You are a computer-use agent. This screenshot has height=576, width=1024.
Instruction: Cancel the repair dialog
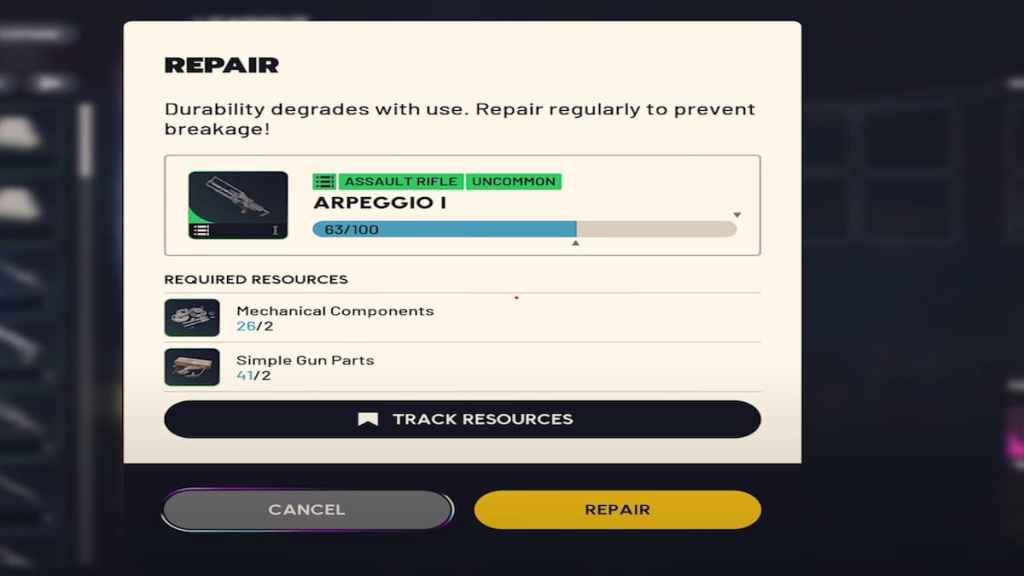307,509
